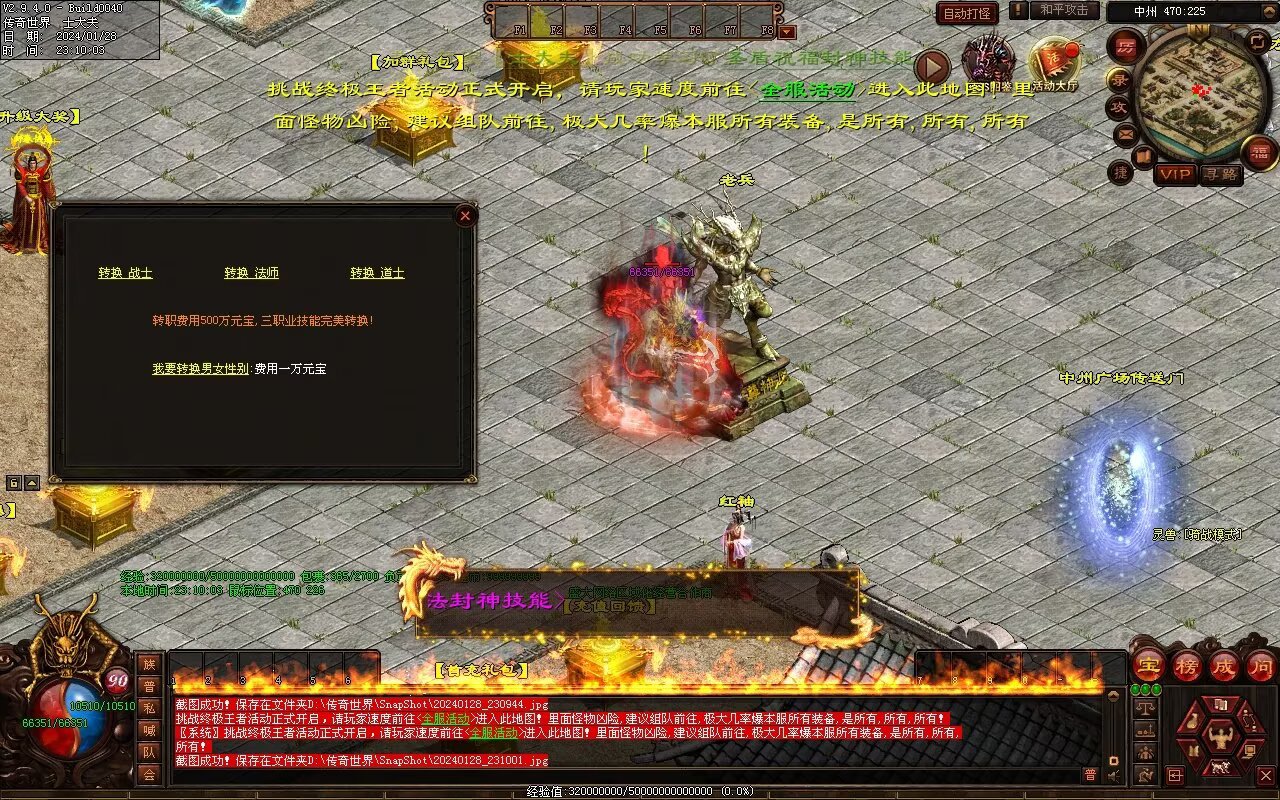The width and height of the screenshot is (1280, 800).
Task: Toggle the 自动打怪 auto-fight button
Action: click(967, 14)
